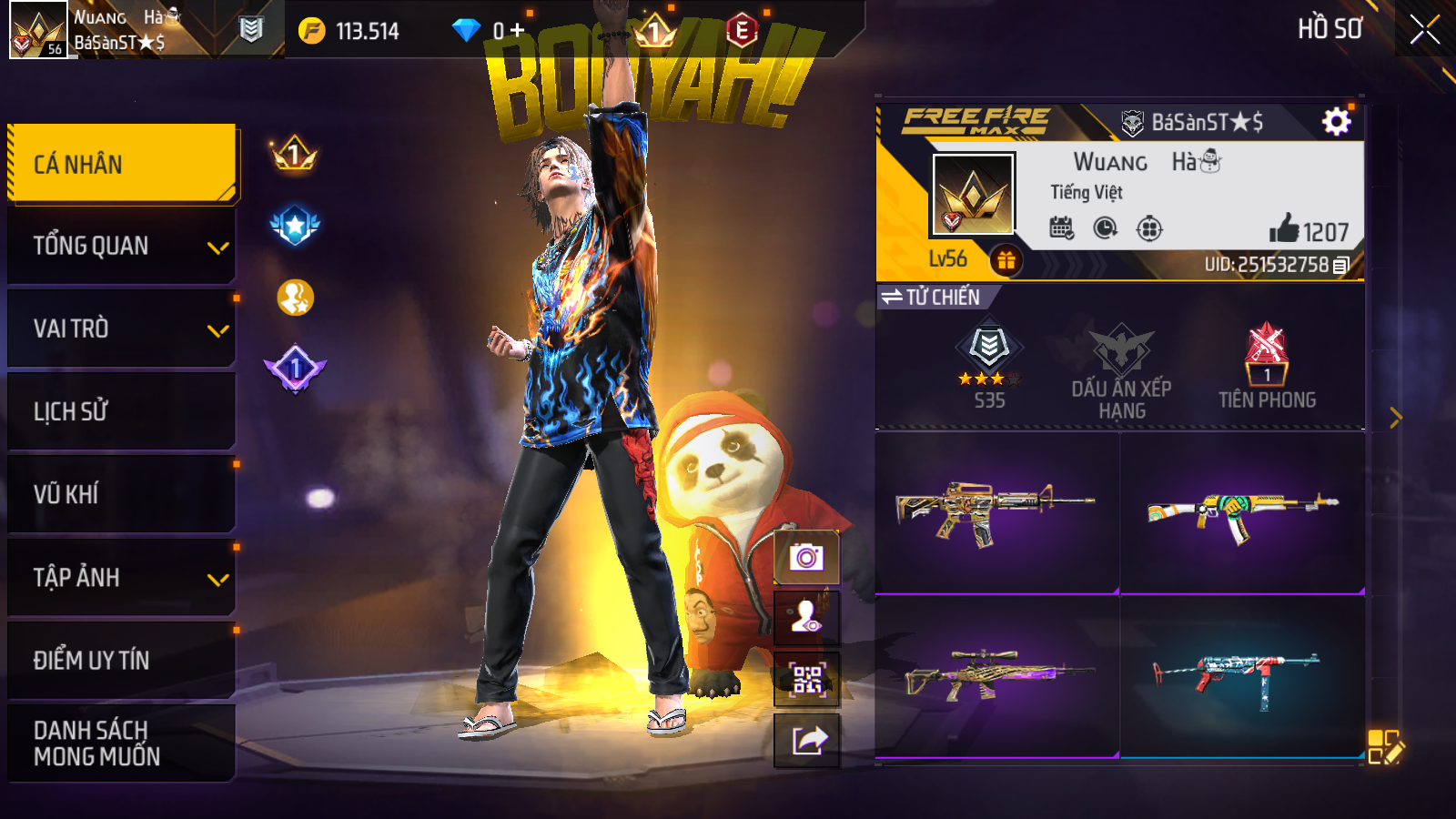Add diamonds with the plus button
Viewport: 1456px width, 819px height.
click(517, 31)
